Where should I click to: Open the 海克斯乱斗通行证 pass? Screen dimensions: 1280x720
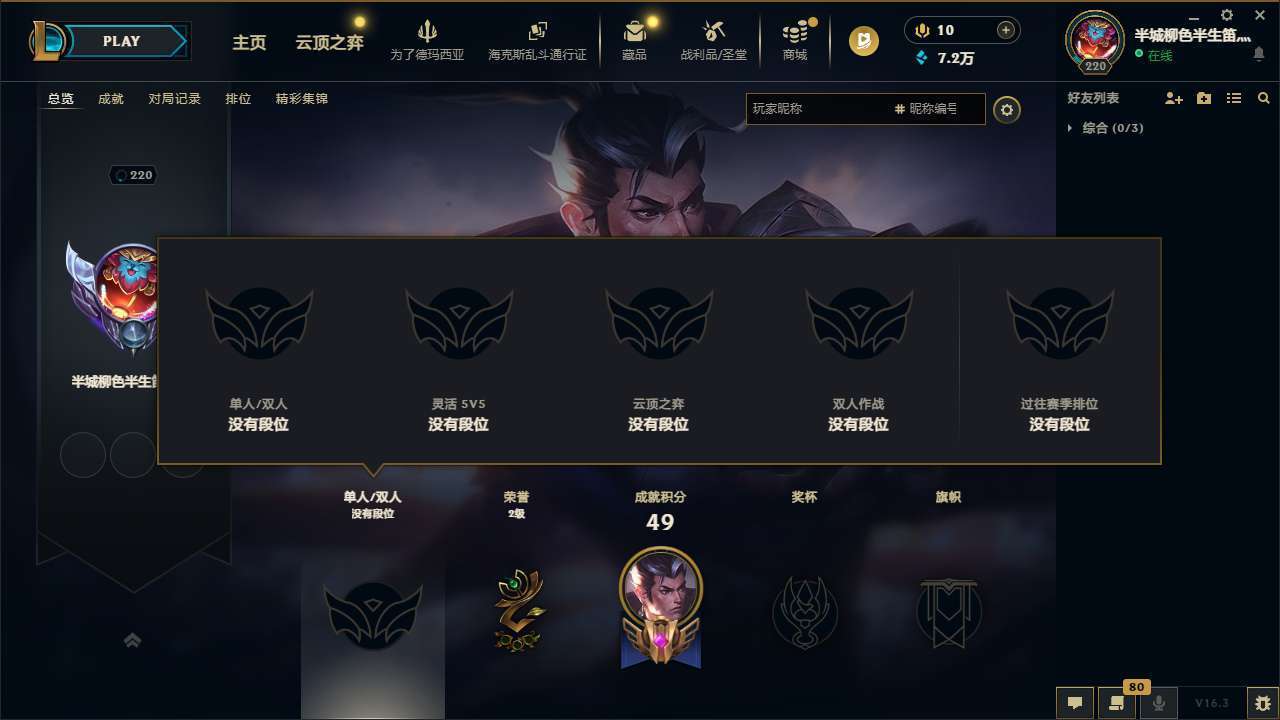click(537, 40)
